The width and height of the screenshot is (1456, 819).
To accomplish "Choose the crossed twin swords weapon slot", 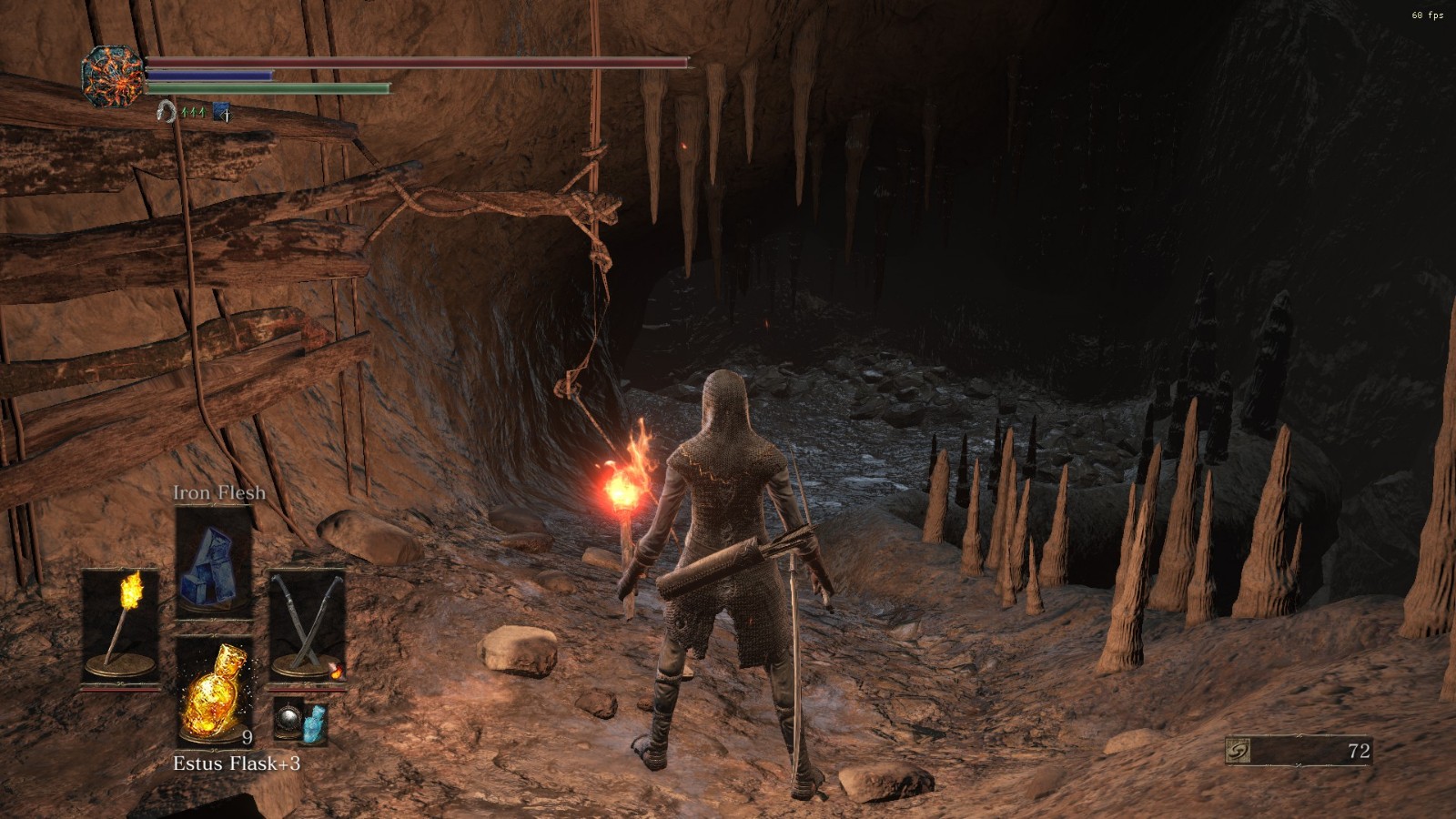I will click(x=308, y=624).
